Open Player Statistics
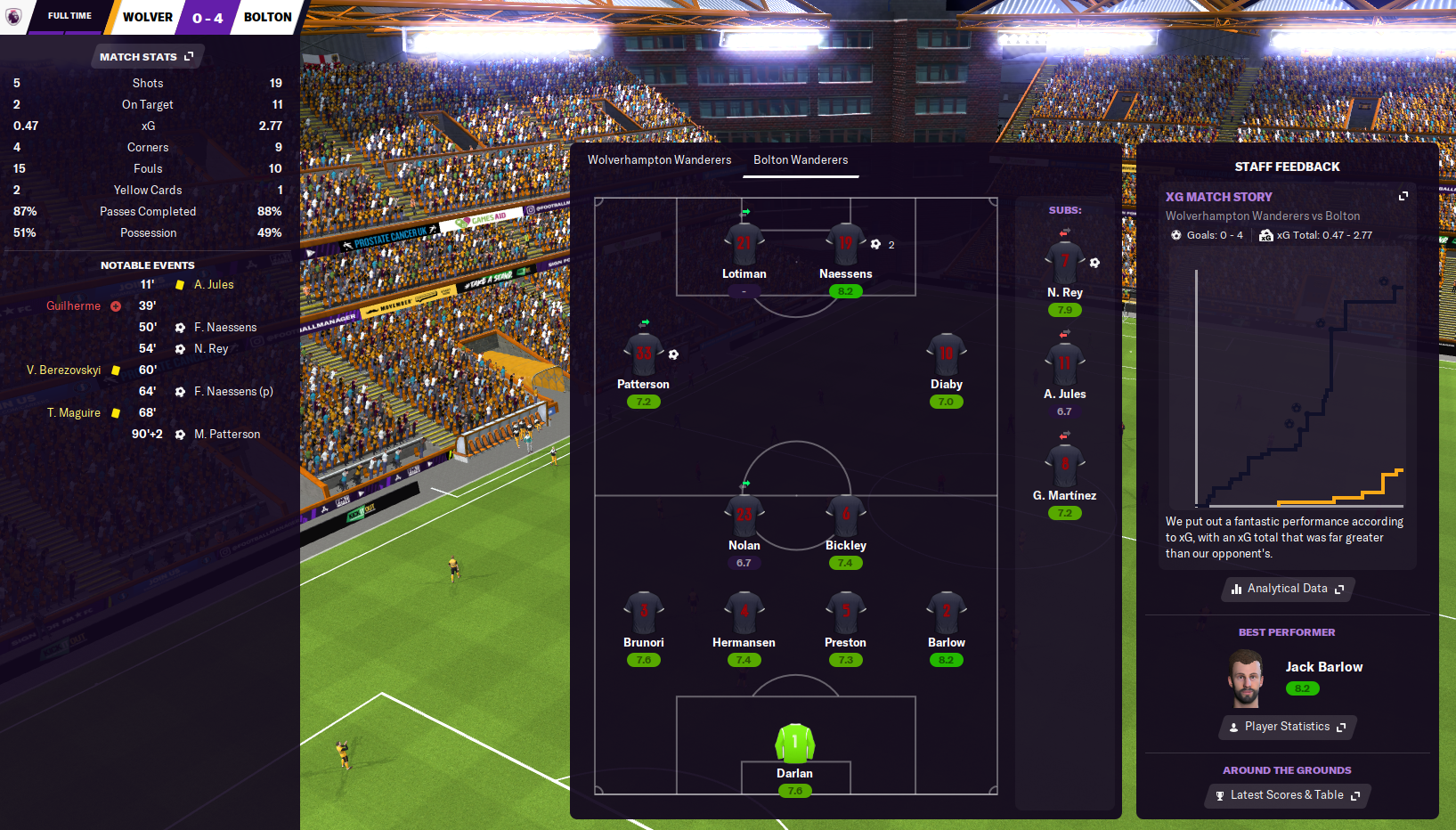1456x830 pixels. 1287,727
